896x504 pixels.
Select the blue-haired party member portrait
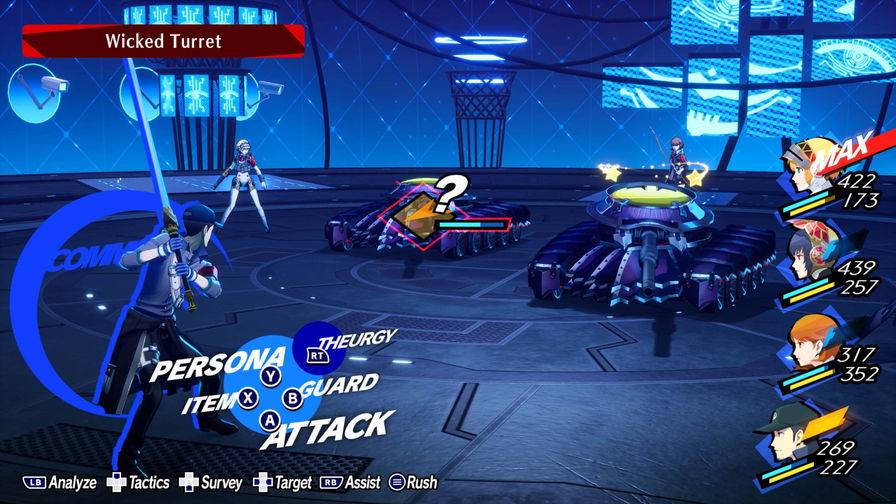808,257
